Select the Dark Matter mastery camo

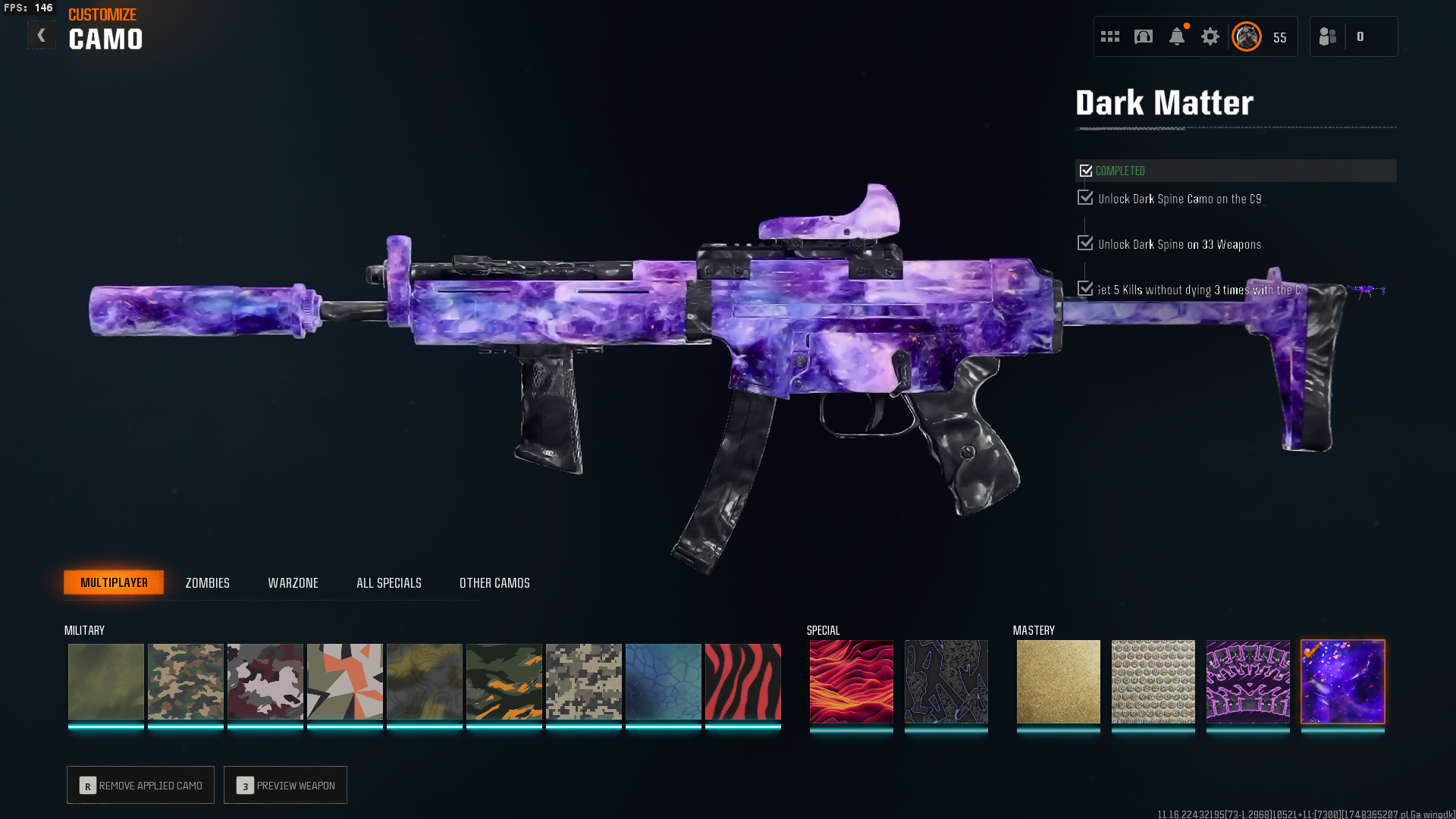pos(1342,681)
